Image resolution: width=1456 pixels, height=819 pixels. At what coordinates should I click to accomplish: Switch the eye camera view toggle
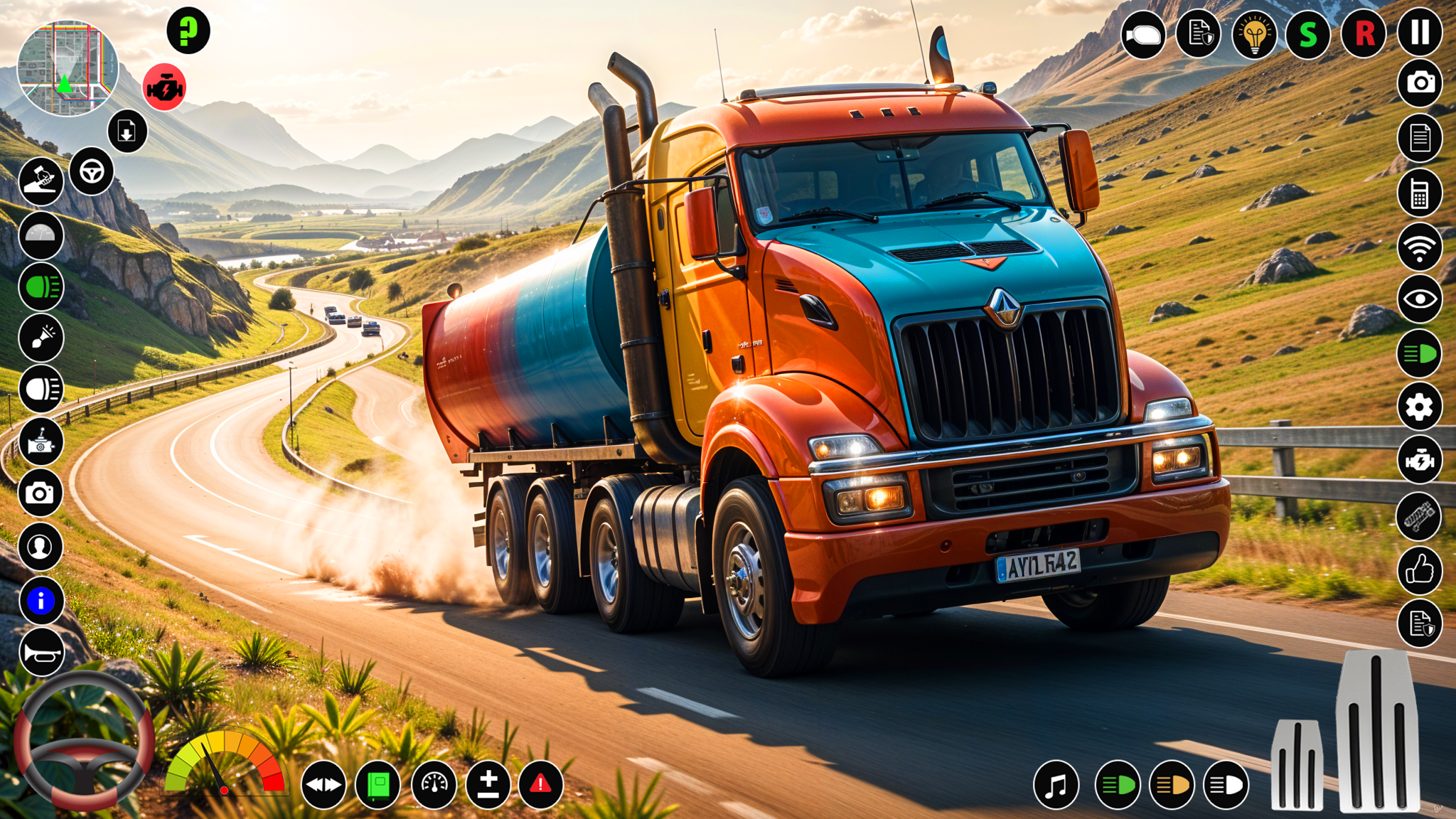[x=1420, y=299]
